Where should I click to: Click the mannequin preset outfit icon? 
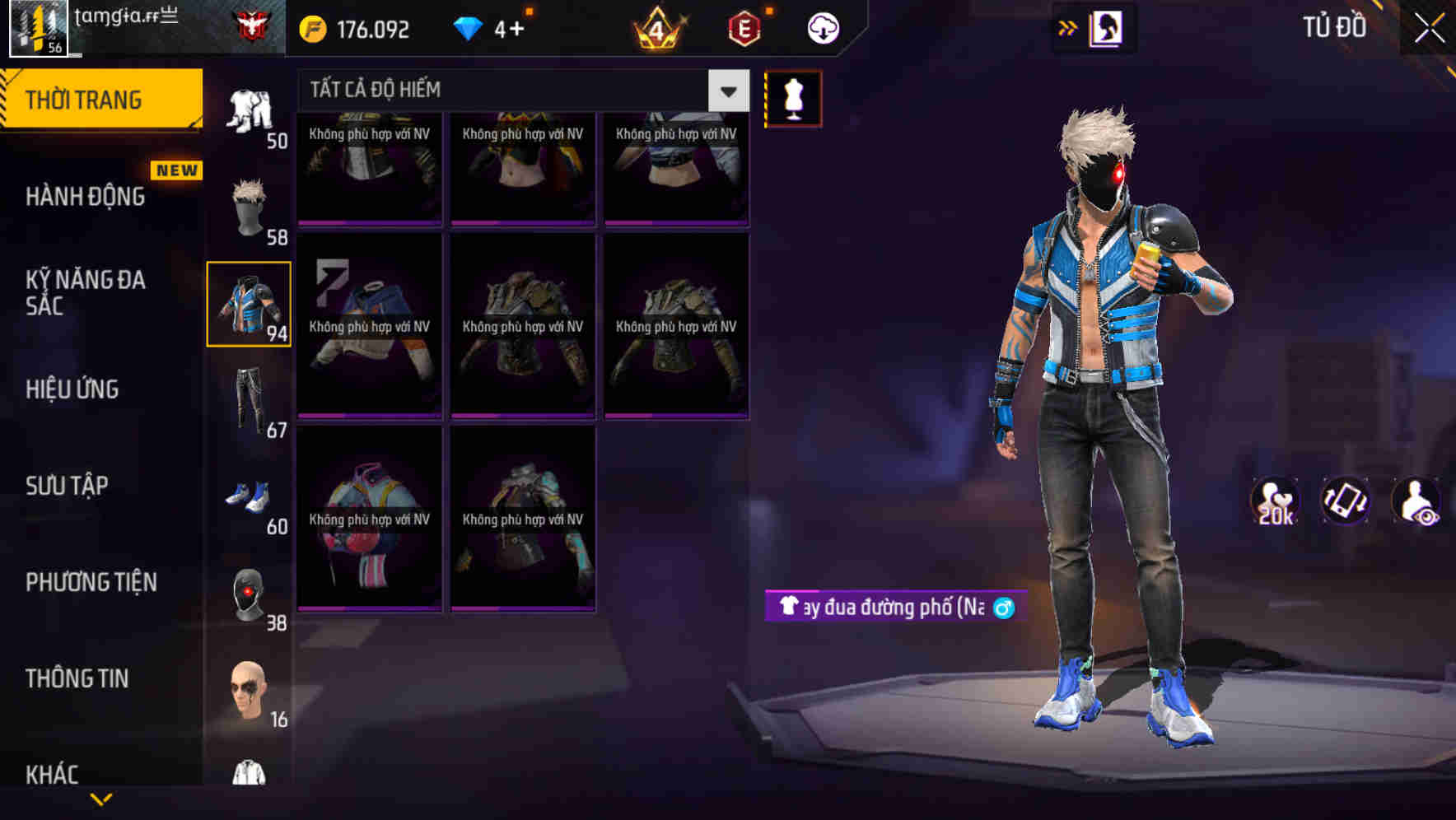coord(793,97)
